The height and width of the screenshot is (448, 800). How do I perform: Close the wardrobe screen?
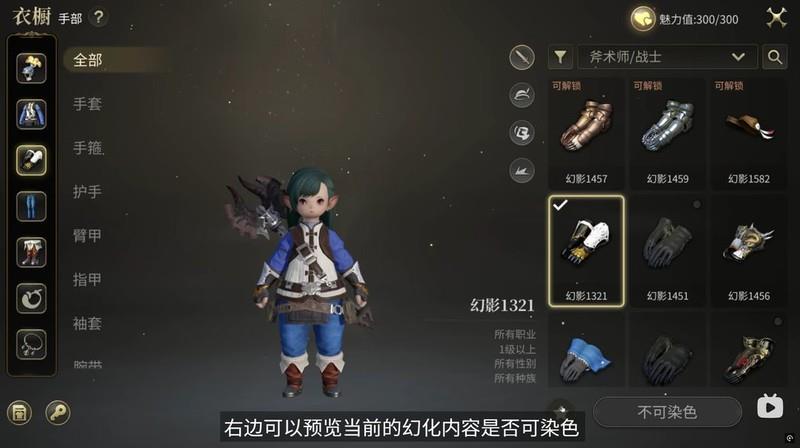(775, 17)
